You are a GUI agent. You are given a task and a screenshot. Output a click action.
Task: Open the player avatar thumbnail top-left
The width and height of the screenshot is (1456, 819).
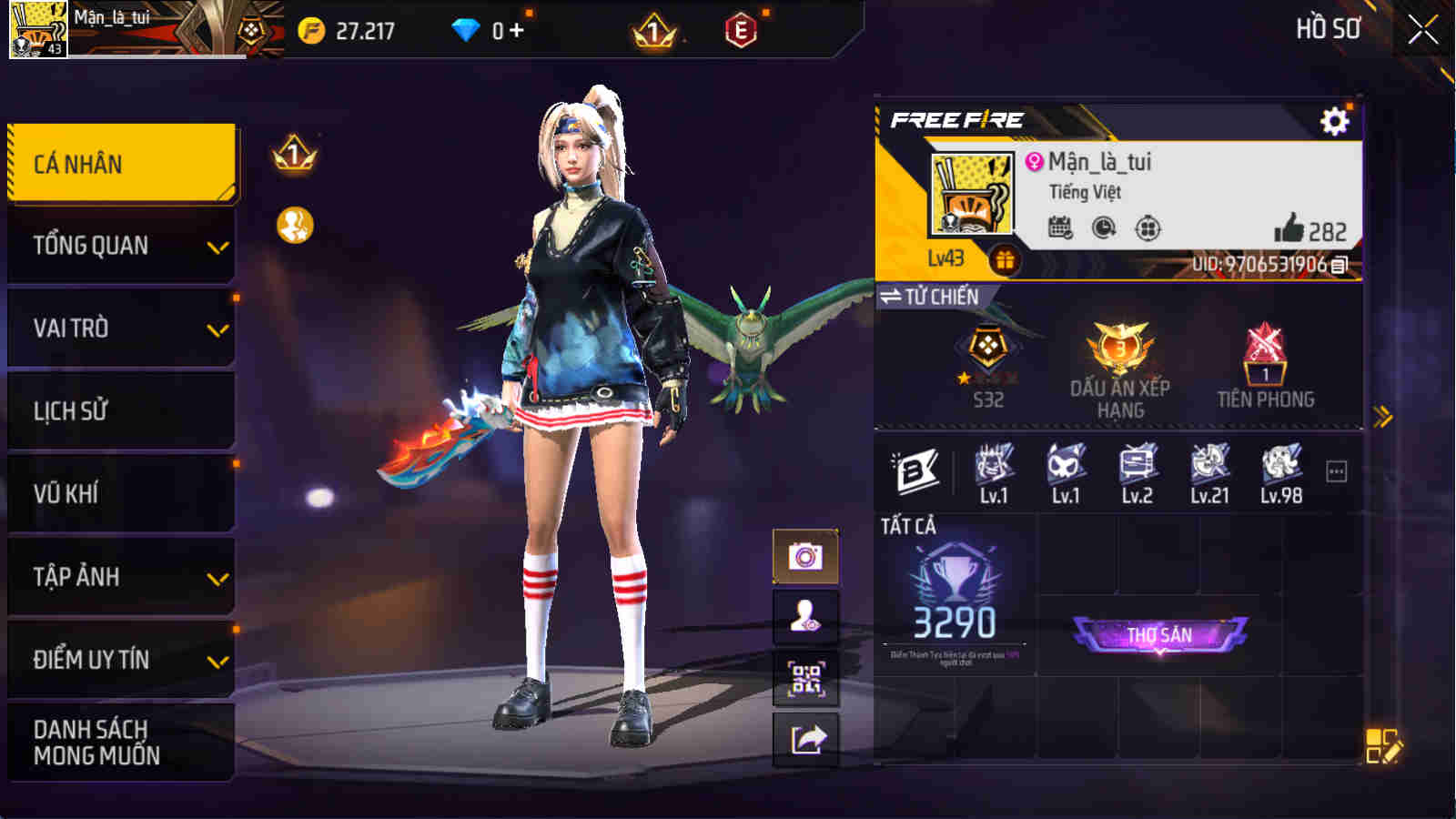coord(38,30)
